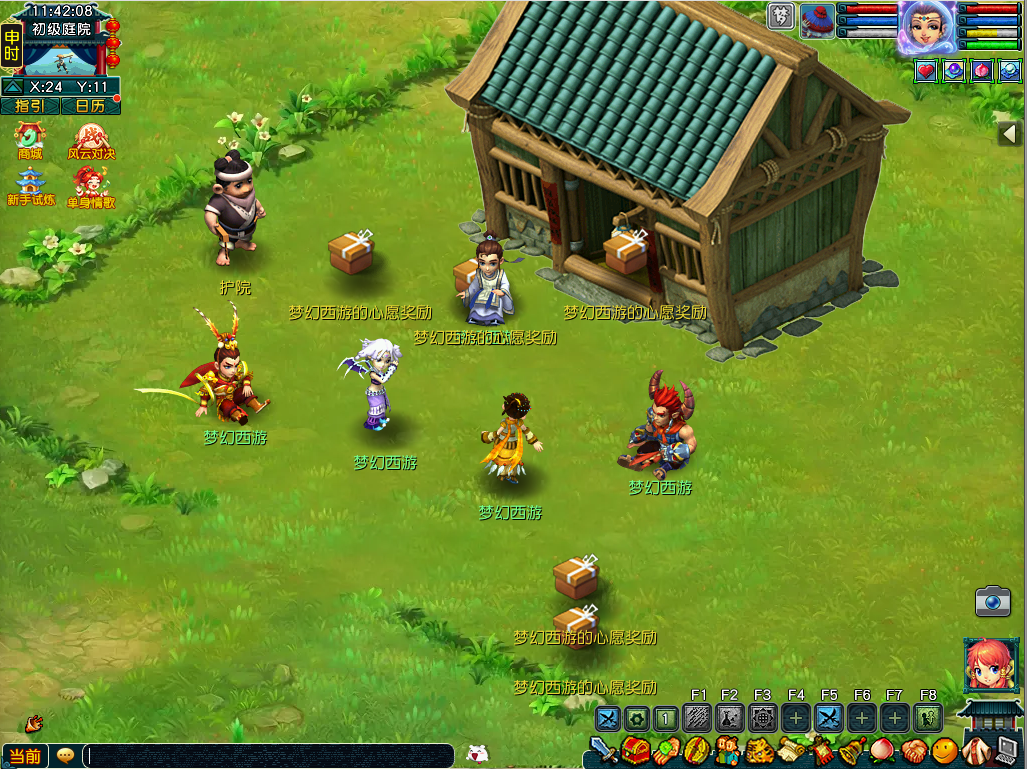Select the red heart quick-use icon
The height and width of the screenshot is (769, 1027).
tap(926, 70)
